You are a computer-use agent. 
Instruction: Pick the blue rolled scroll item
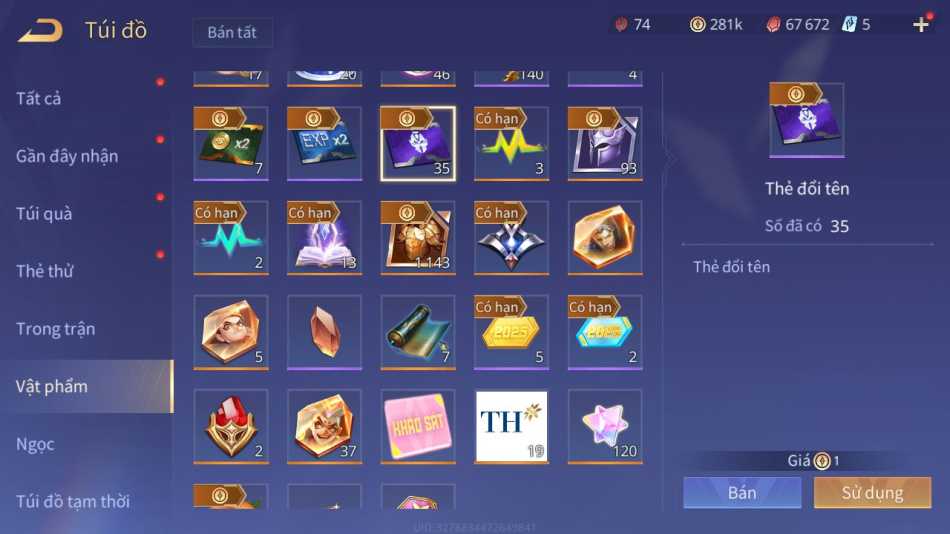point(418,333)
